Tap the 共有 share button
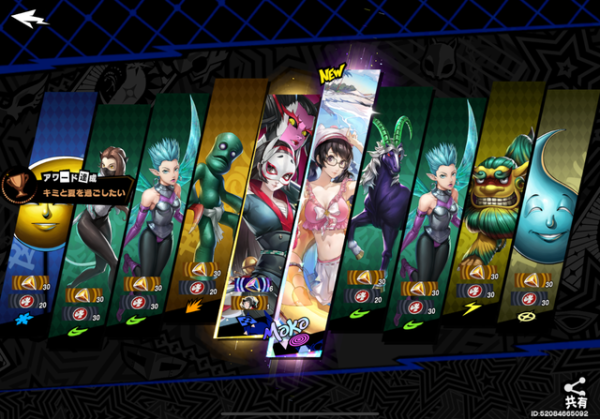600x419 pixels. (x=574, y=392)
